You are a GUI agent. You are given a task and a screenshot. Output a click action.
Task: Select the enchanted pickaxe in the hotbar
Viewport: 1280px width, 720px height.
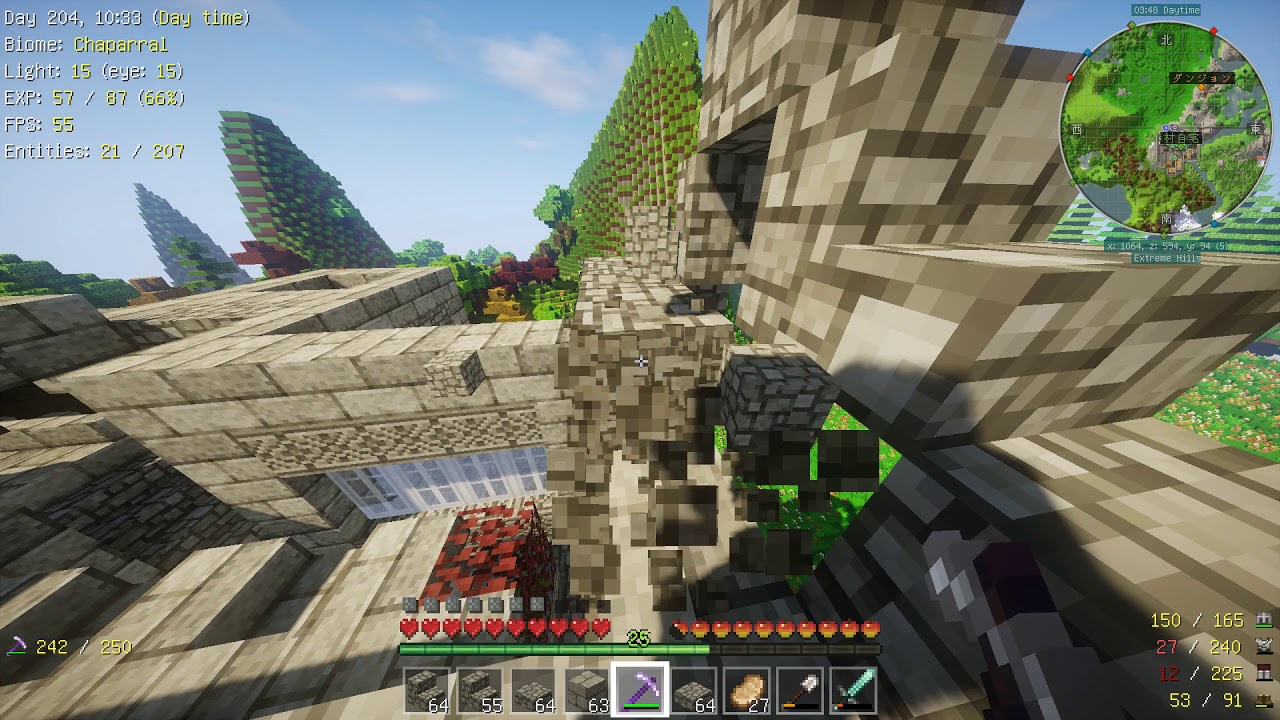638,690
